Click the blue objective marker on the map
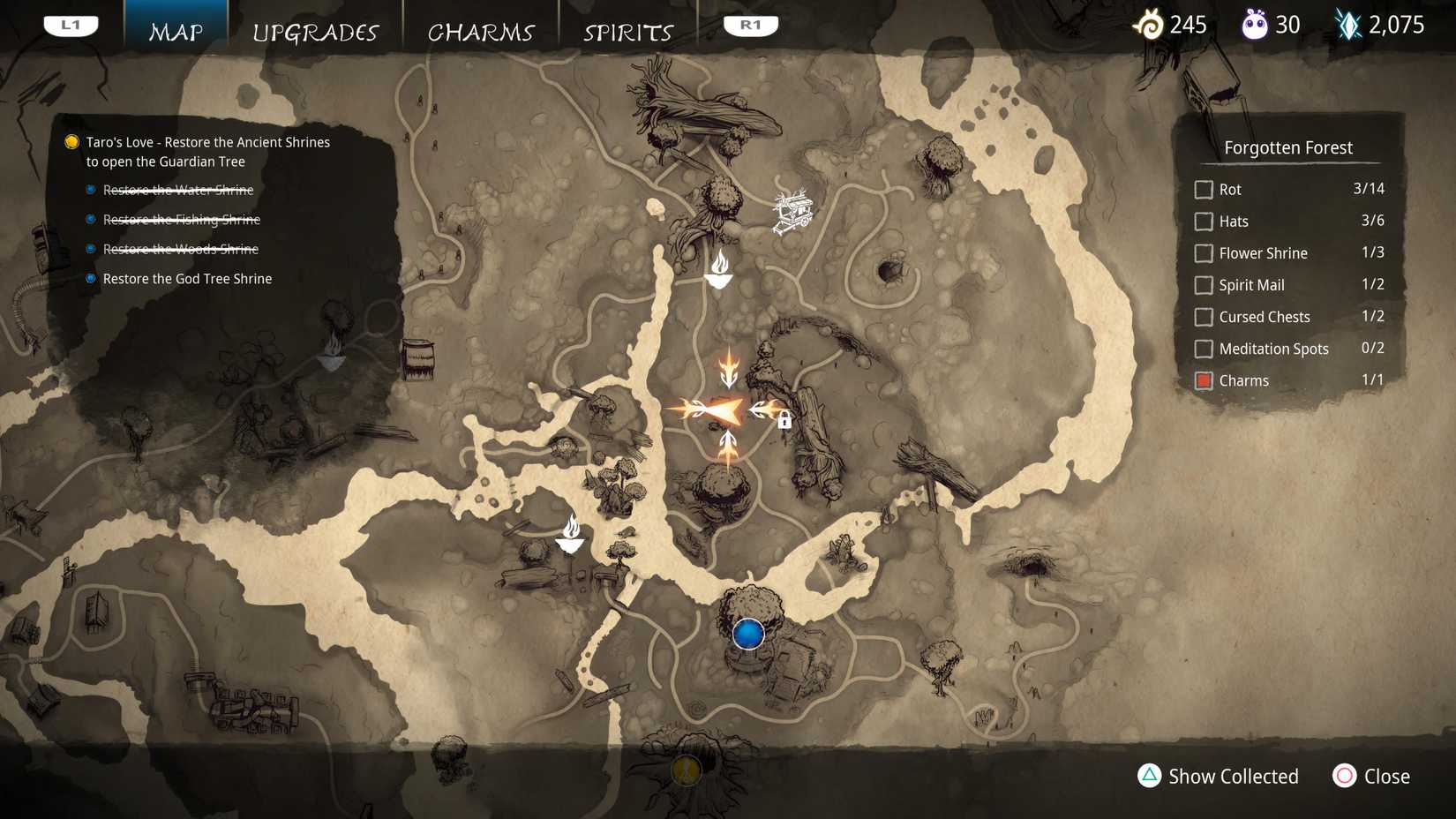 click(747, 633)
